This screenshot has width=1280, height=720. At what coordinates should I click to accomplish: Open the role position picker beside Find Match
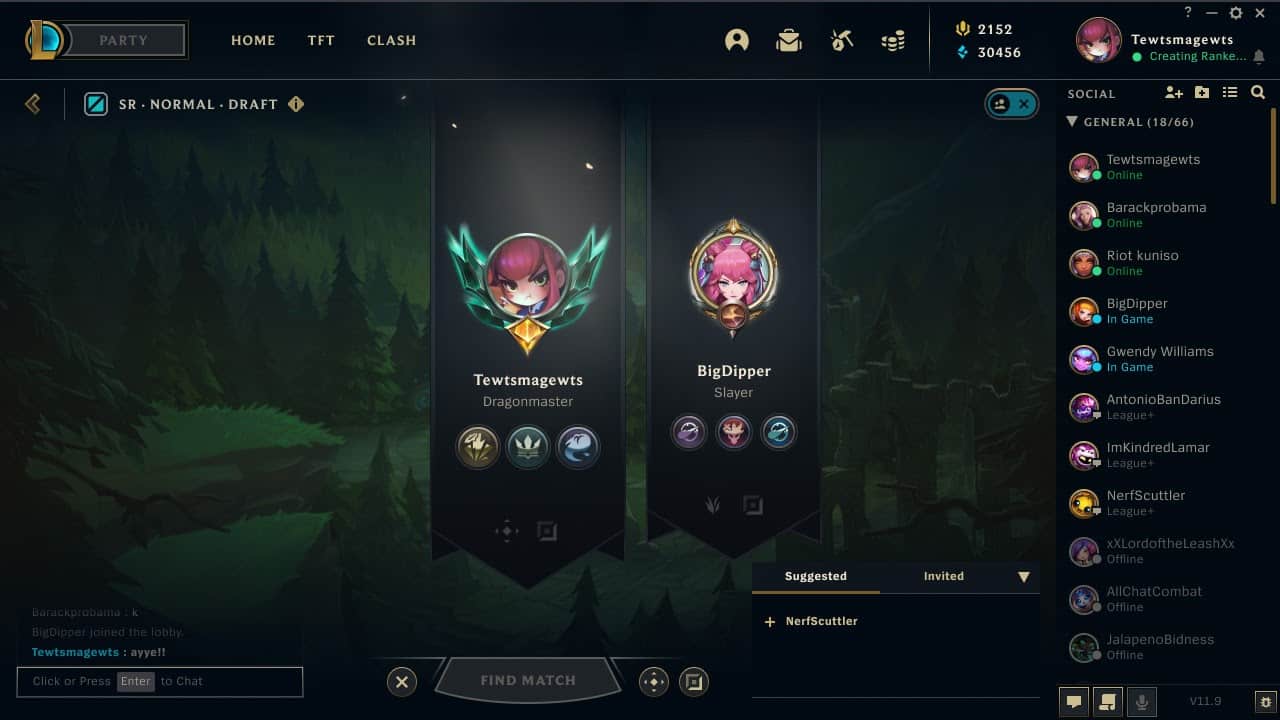(x=654, y=681)
